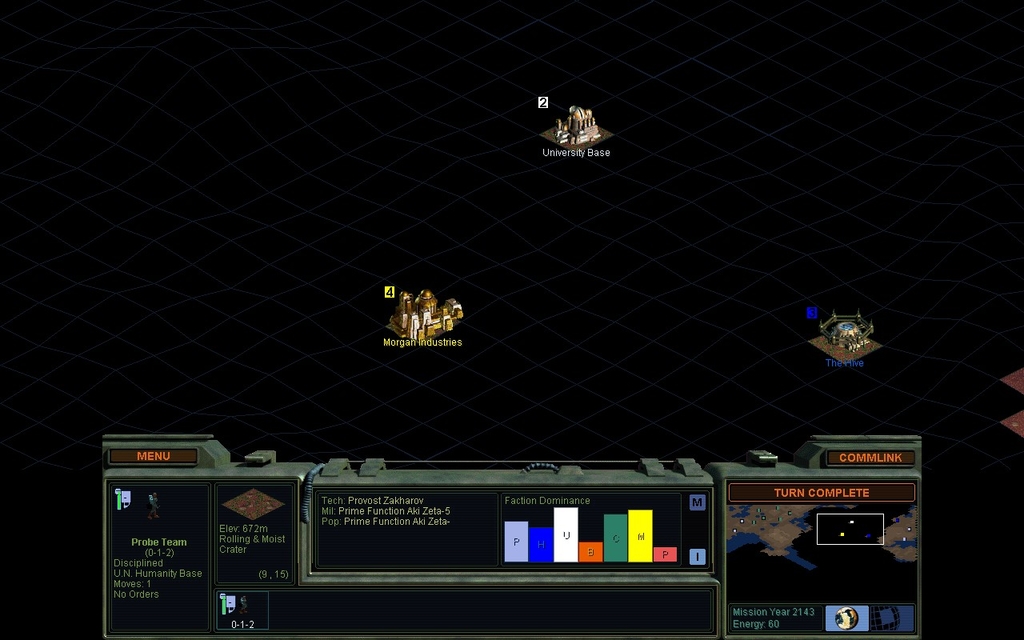Toggle the I button beside Faction Dominance
The width and height of the screenshot is (1024, 640).
697,557
